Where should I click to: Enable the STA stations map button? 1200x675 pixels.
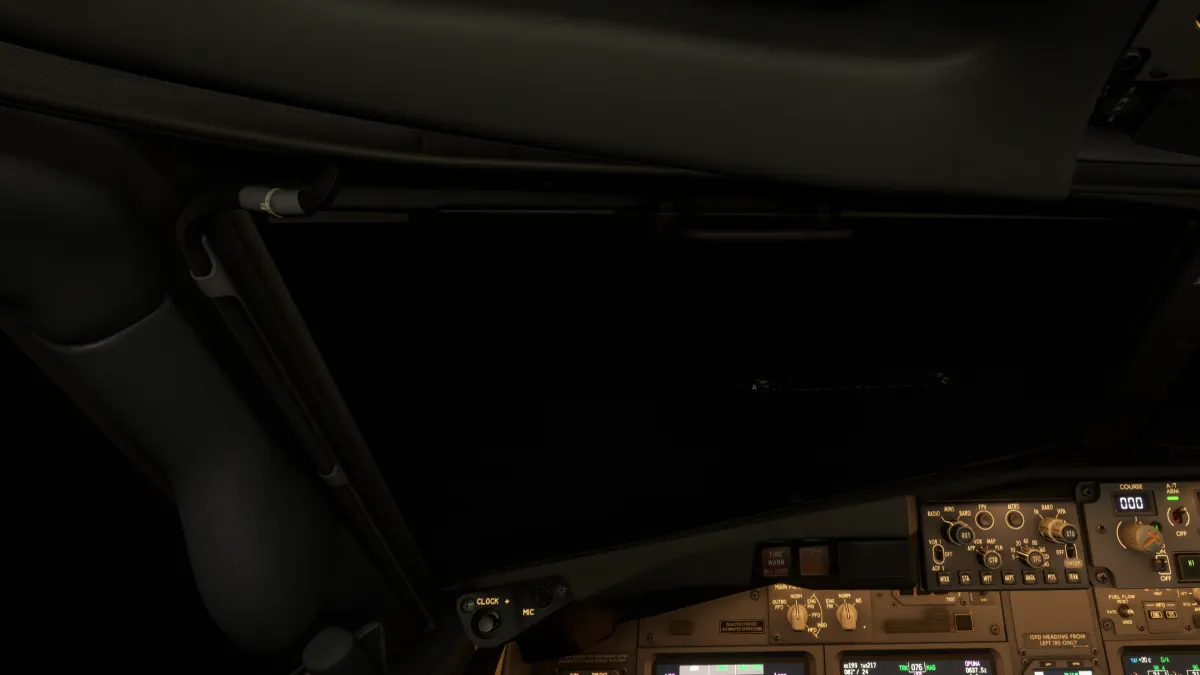tap(965, 578)
